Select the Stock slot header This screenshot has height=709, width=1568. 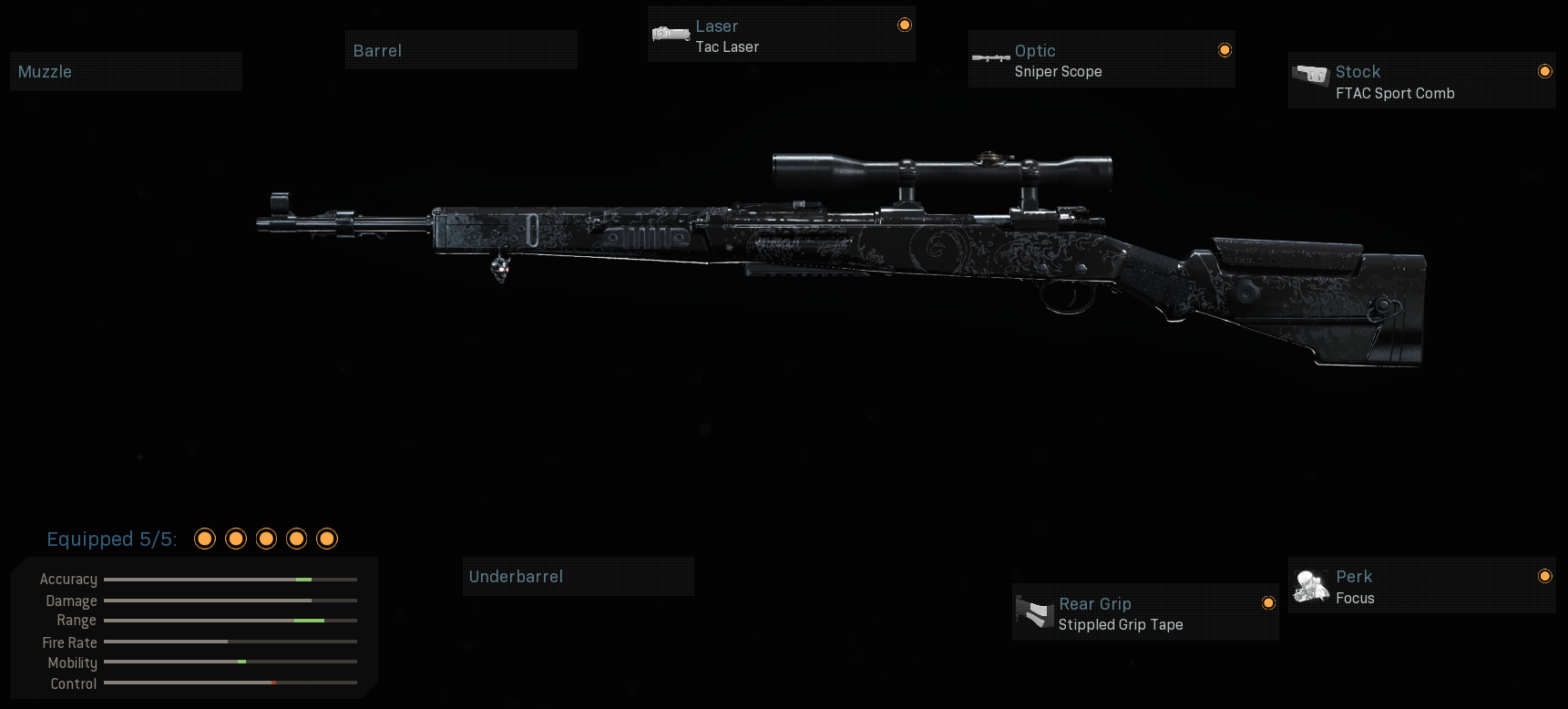1358,70
